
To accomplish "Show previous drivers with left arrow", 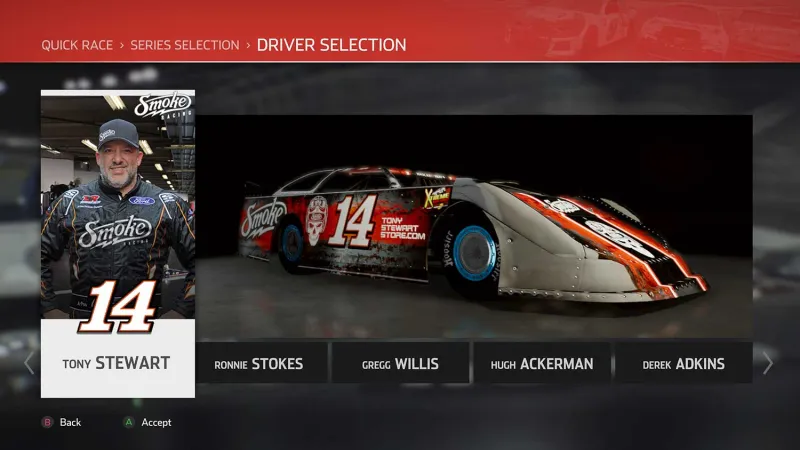I will coord(29,363).
